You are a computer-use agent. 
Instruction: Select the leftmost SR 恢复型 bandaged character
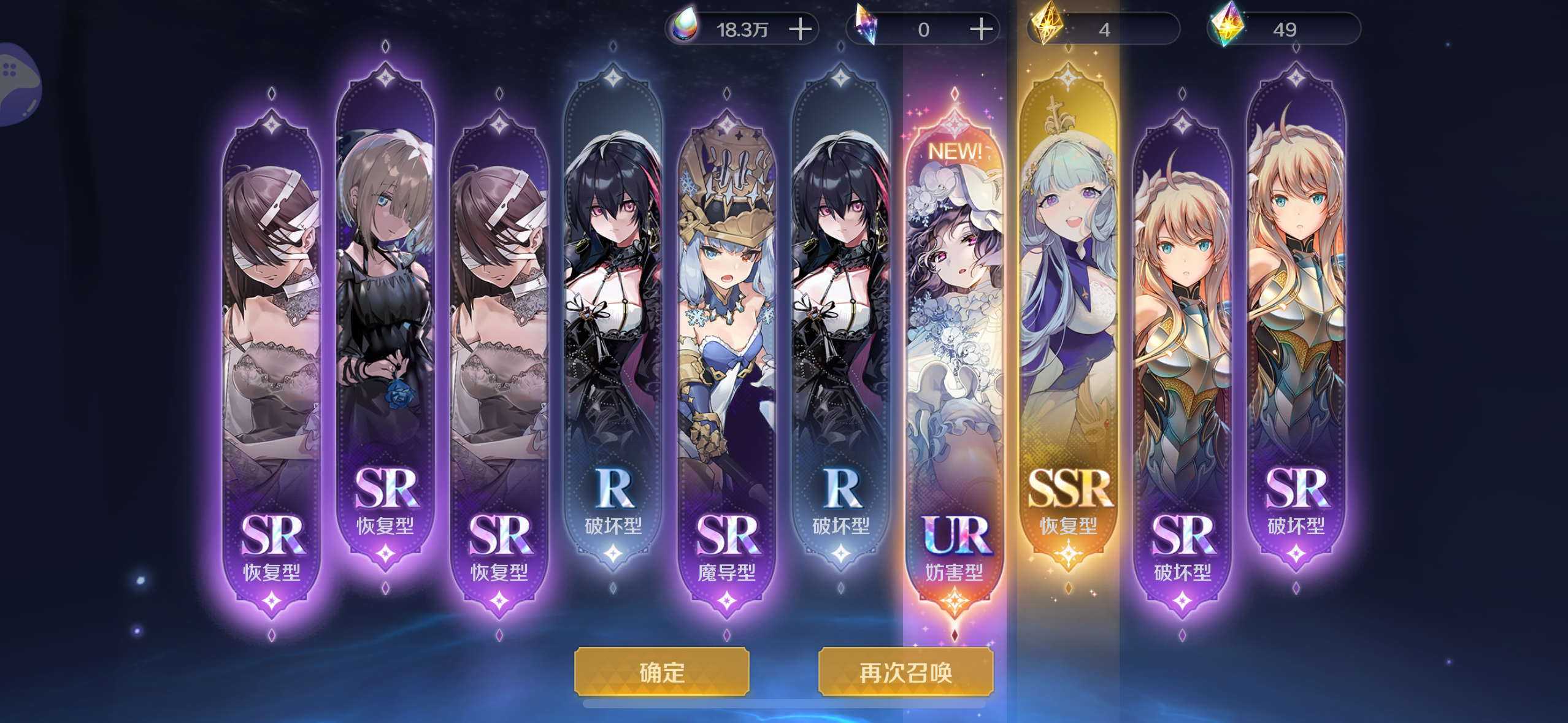272,337
